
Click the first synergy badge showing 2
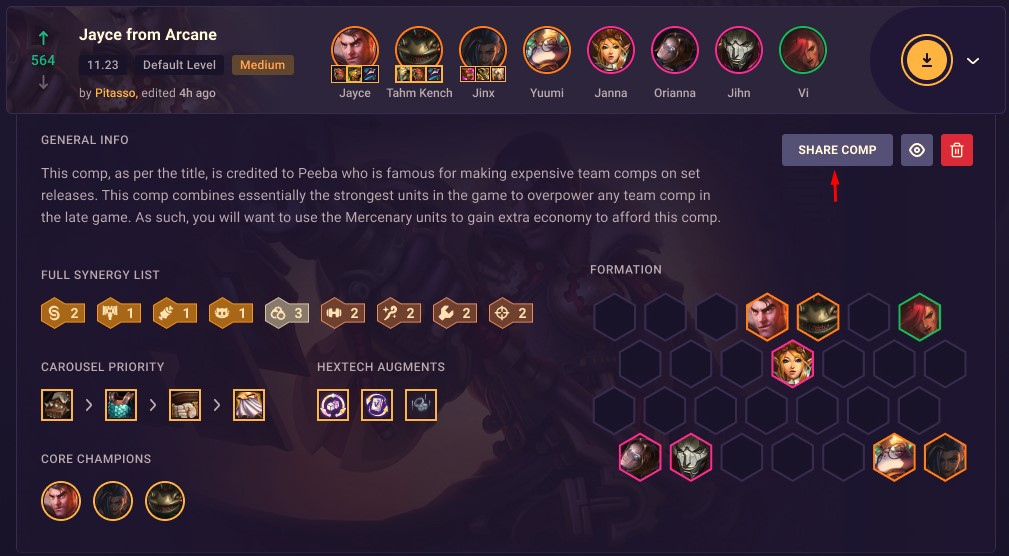(61, 313)
